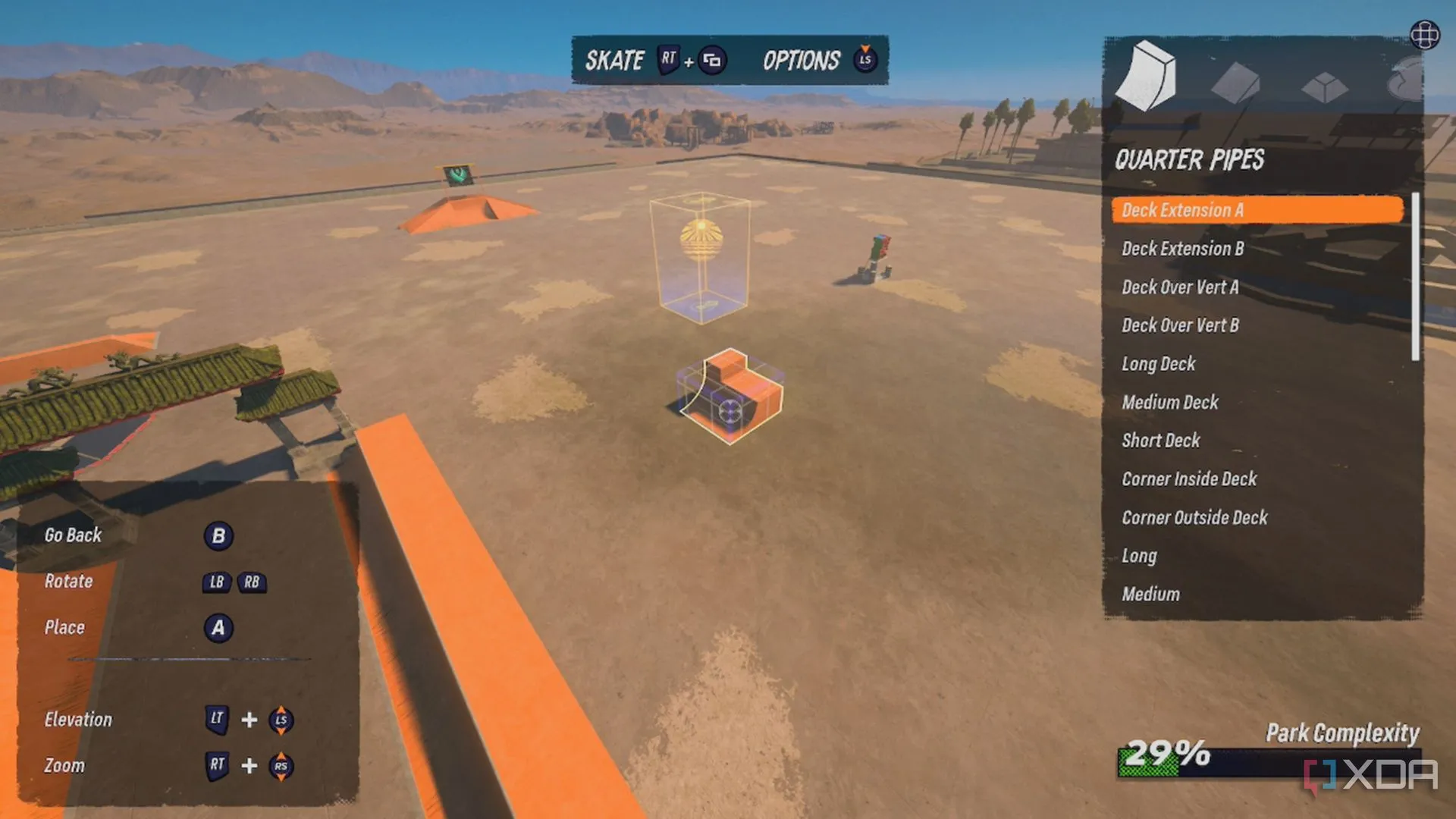
Task: Choose Corner Inside Deck
Action: click(x=1188, y=479)
